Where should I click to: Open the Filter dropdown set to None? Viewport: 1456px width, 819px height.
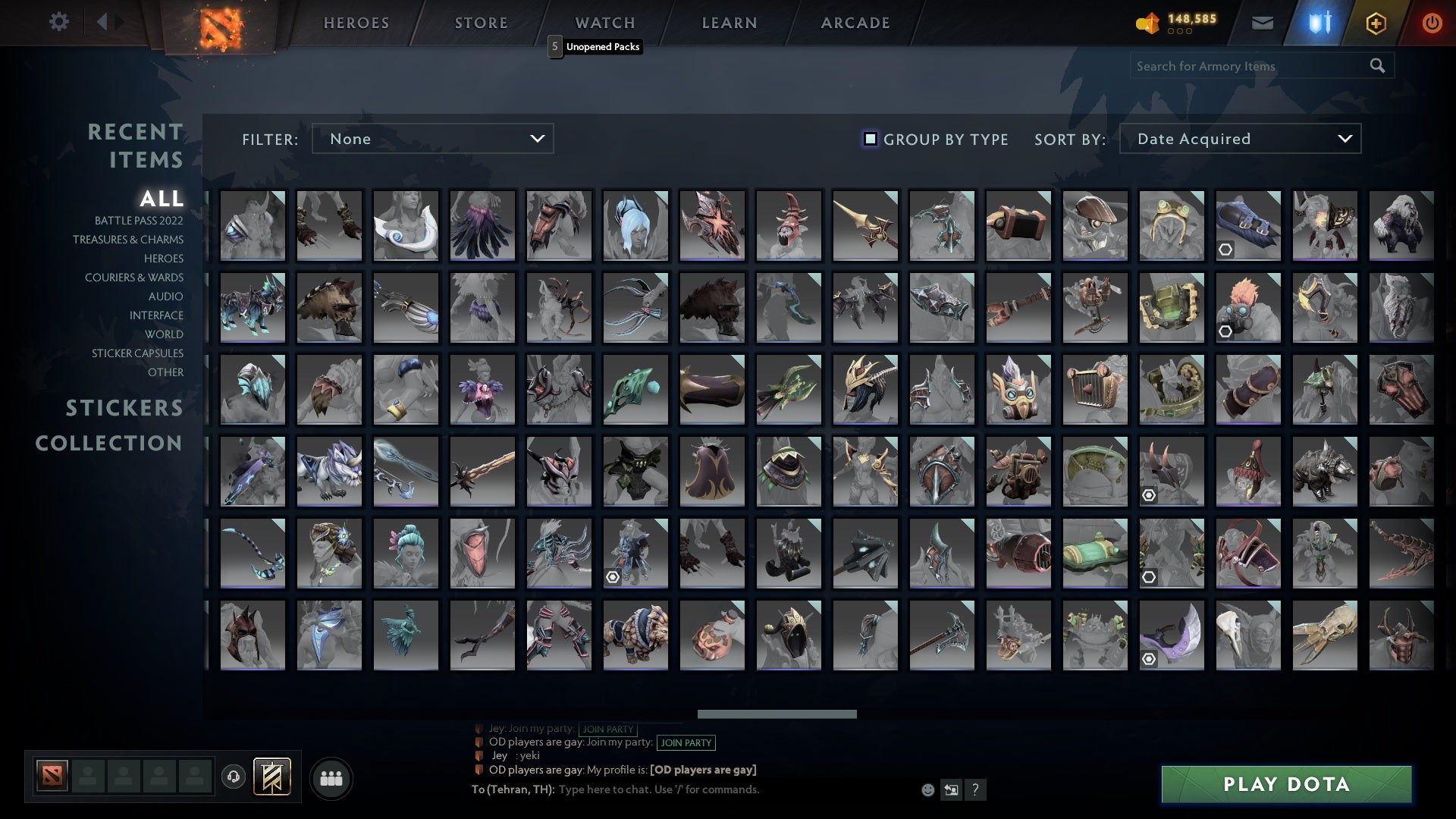432,139
